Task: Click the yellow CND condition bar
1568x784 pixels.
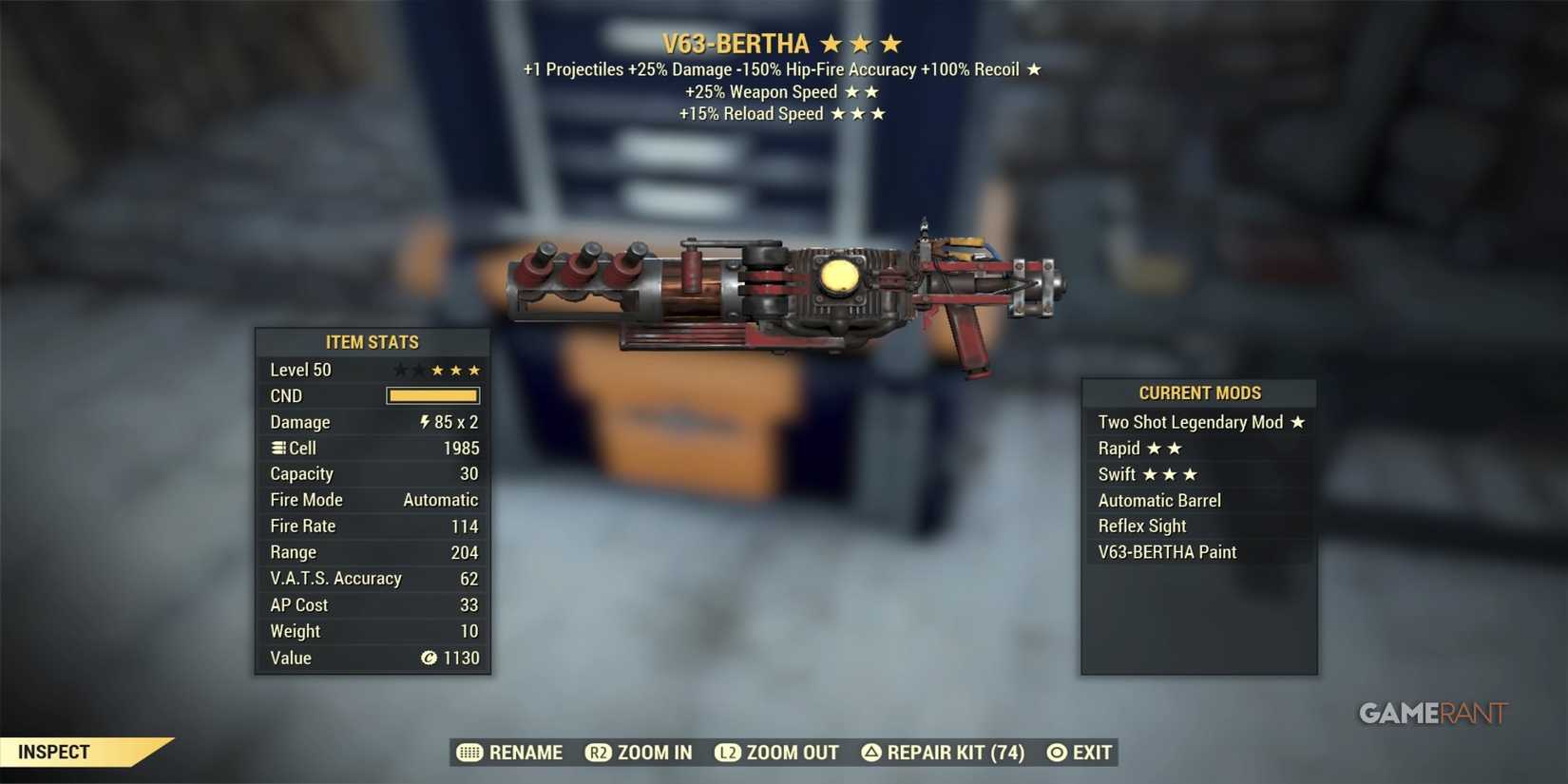Action: click(x=432, y=395)
